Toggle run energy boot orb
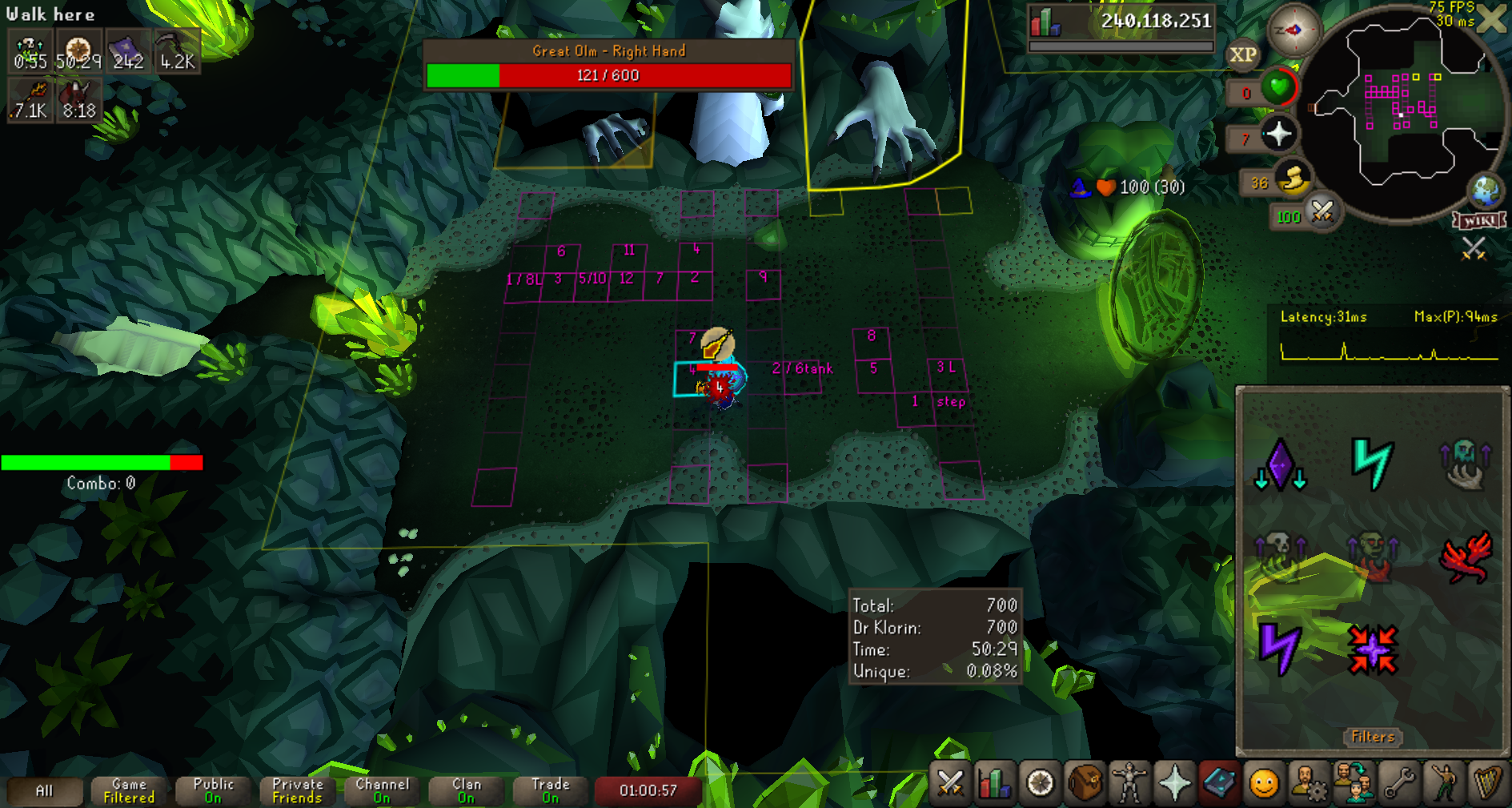The width and height of the screenshot is (1512, 808). pyautogui.click(x=1292, y=180)
